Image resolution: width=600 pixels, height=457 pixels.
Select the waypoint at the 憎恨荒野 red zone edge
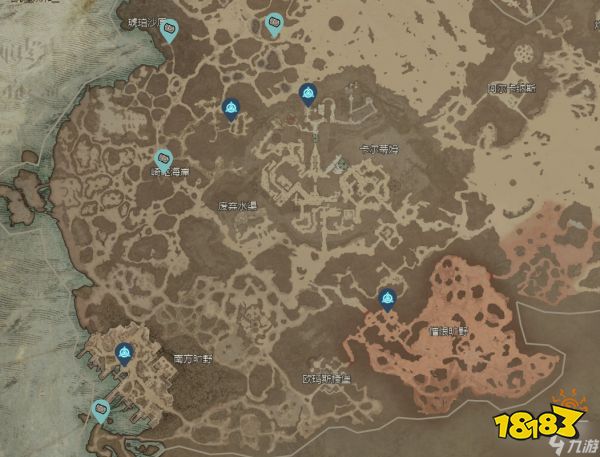click(x=387, y=297)
